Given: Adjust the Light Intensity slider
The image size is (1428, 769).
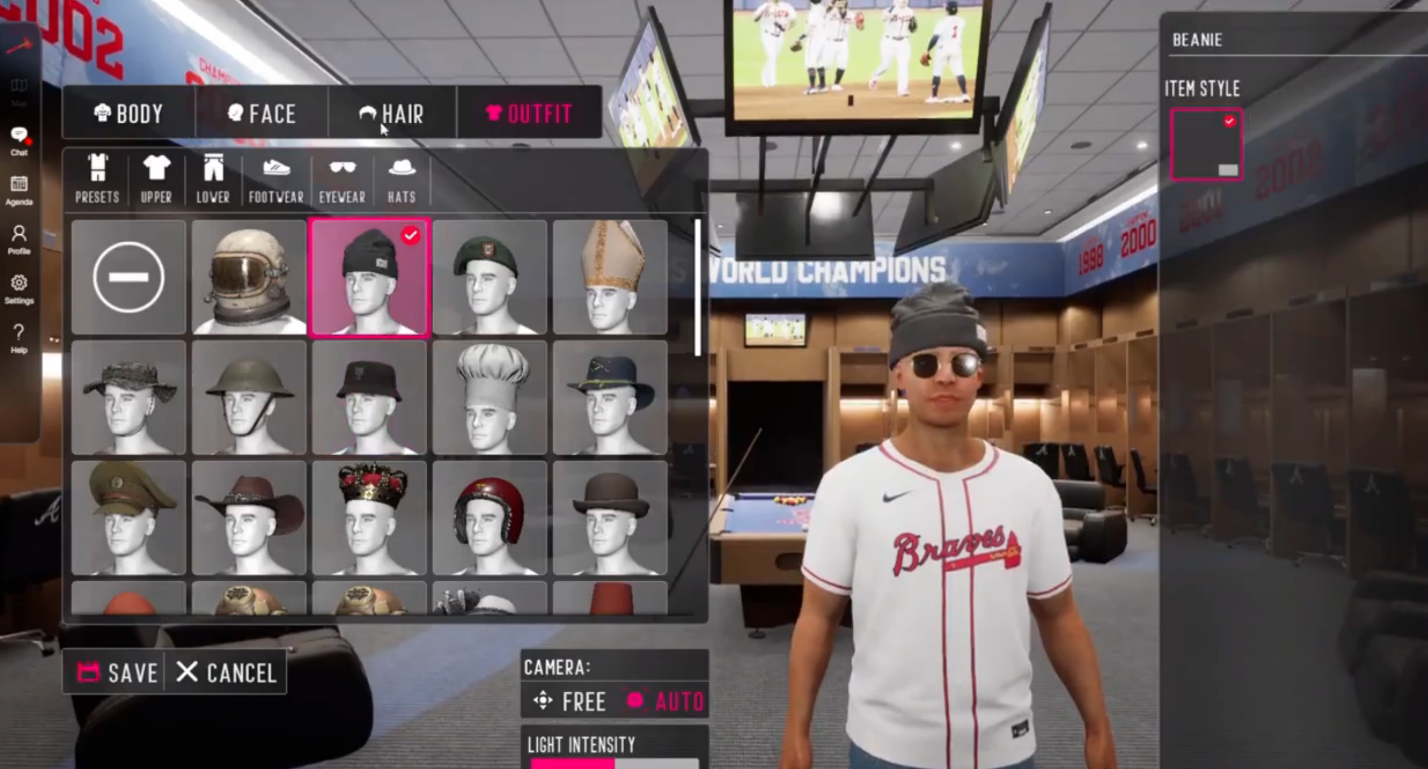Looking at the screenshot, I should pyautogui.click(x=614, y=763).
